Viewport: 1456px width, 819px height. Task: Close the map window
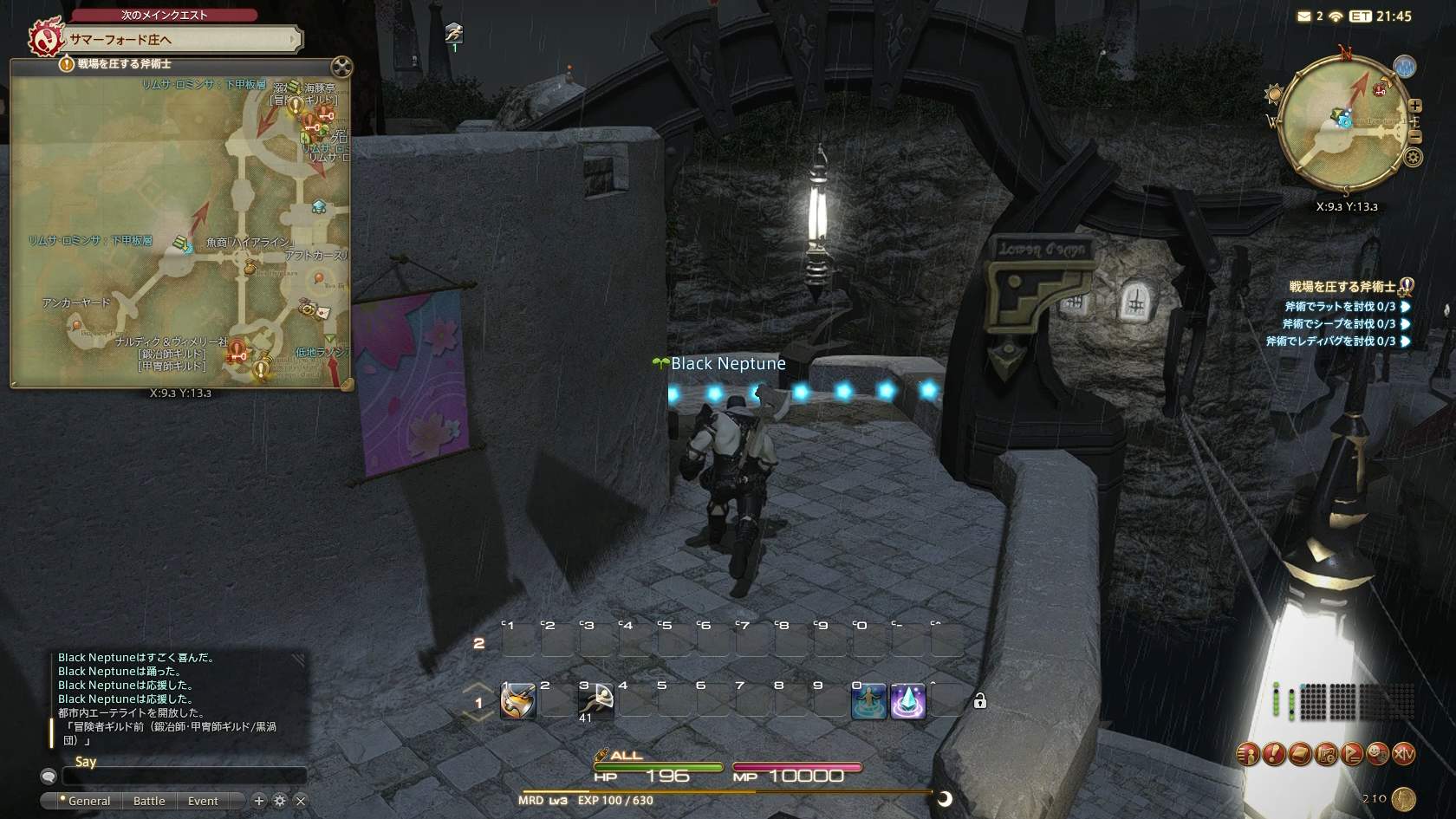[341, 67]
